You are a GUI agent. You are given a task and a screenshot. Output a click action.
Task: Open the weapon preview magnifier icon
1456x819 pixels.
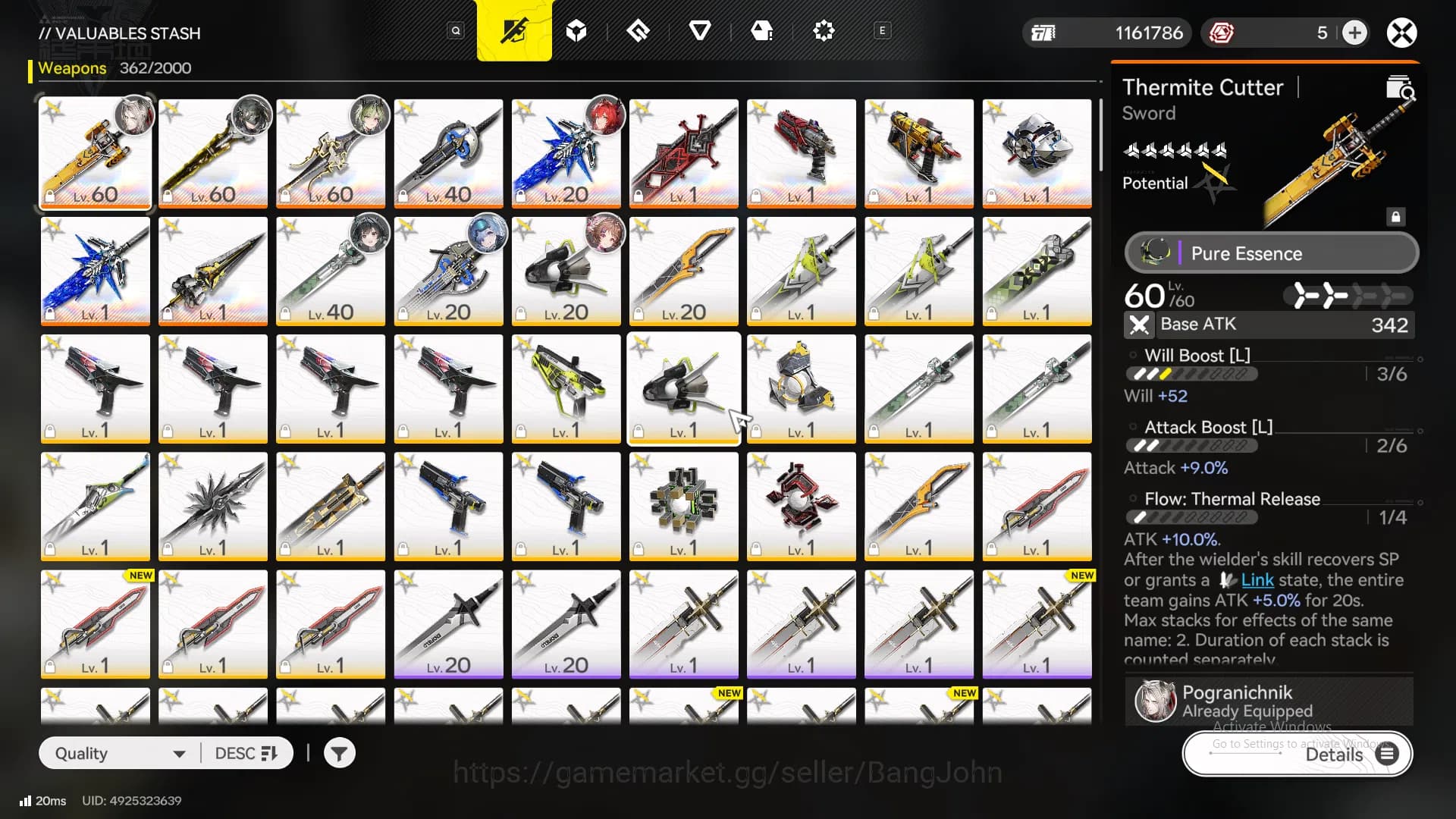pos(1400,89)
